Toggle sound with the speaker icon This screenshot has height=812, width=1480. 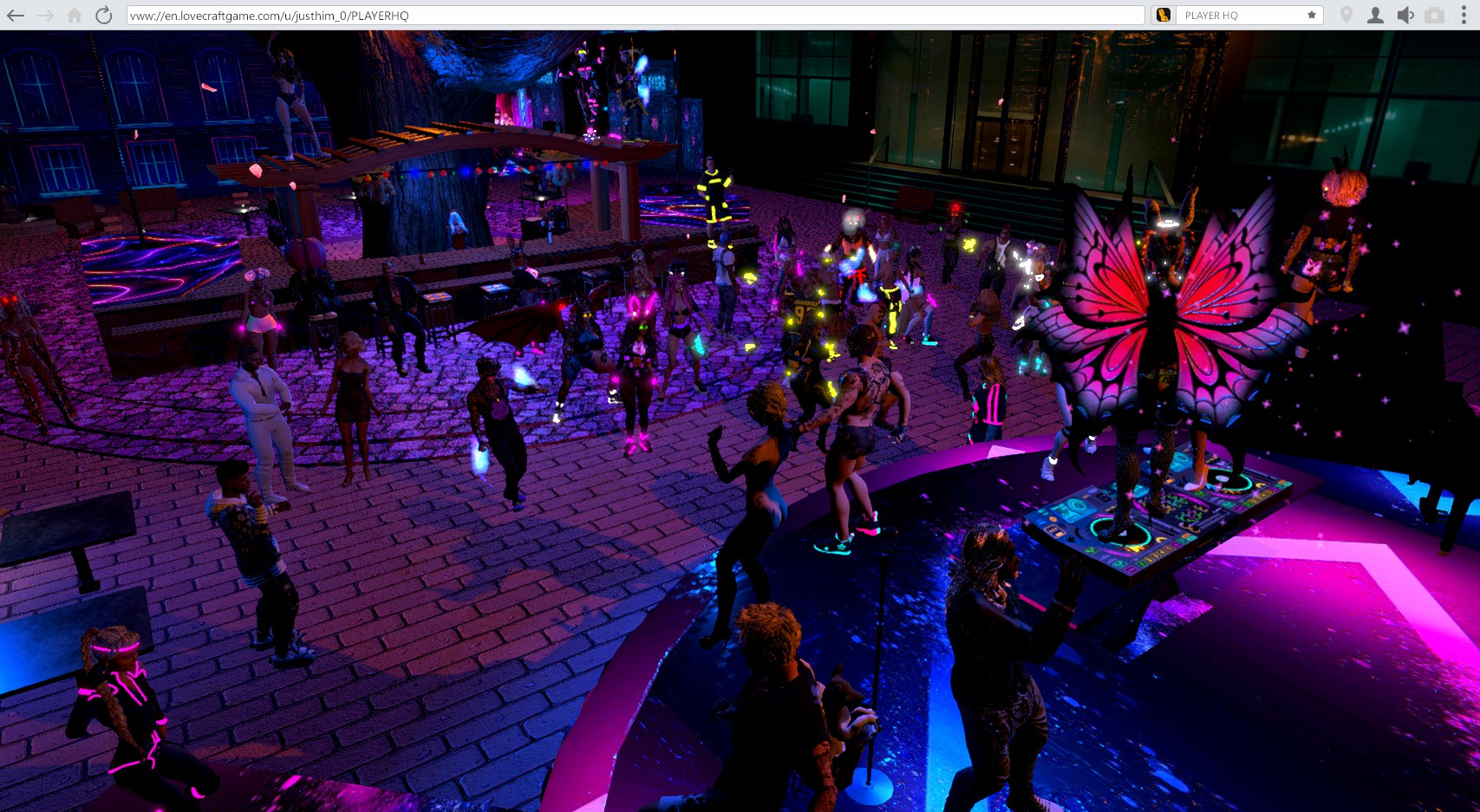tap(1405, 16)
